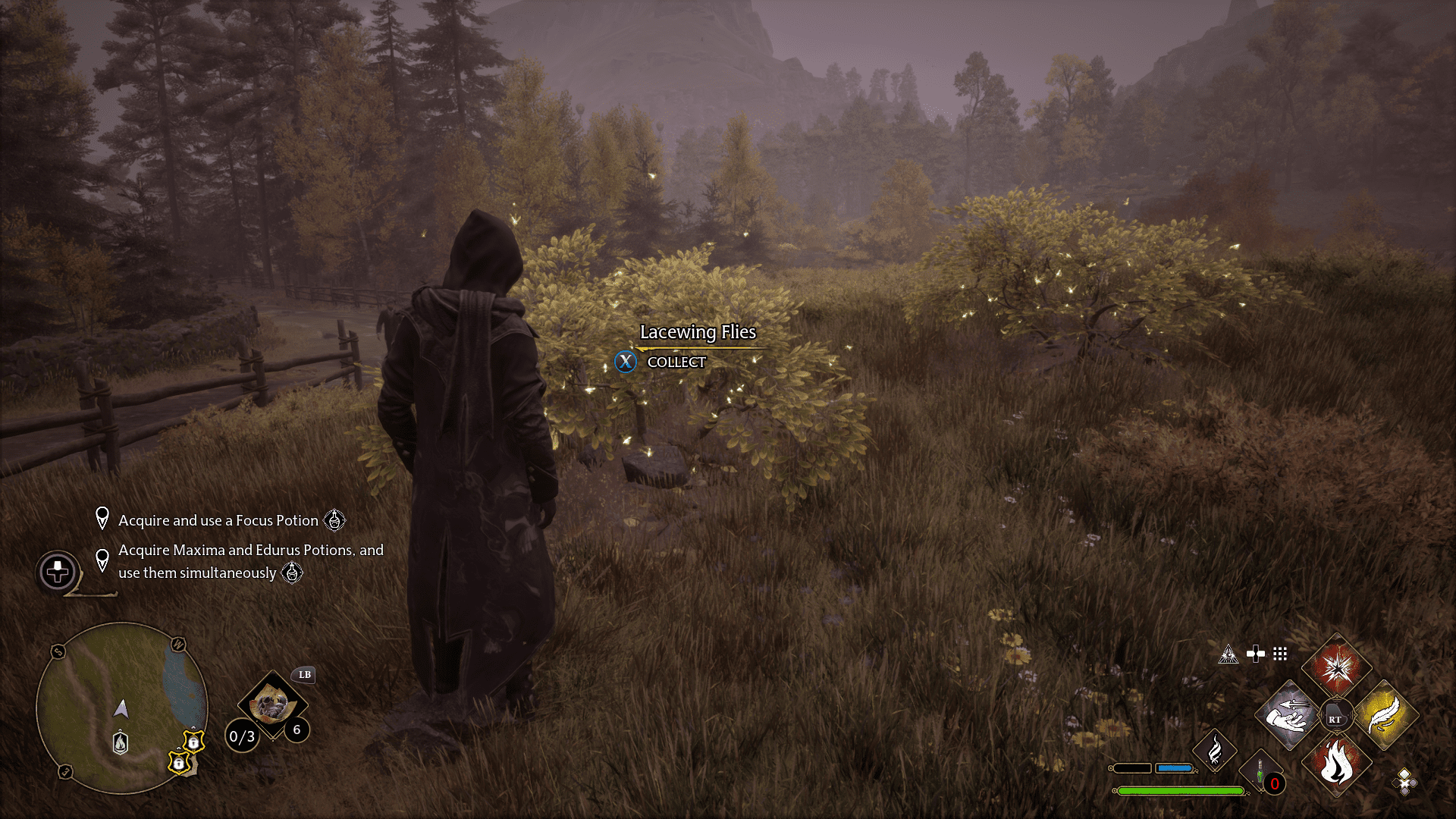Select the Lacewing Flies label

tap(698, 332)
